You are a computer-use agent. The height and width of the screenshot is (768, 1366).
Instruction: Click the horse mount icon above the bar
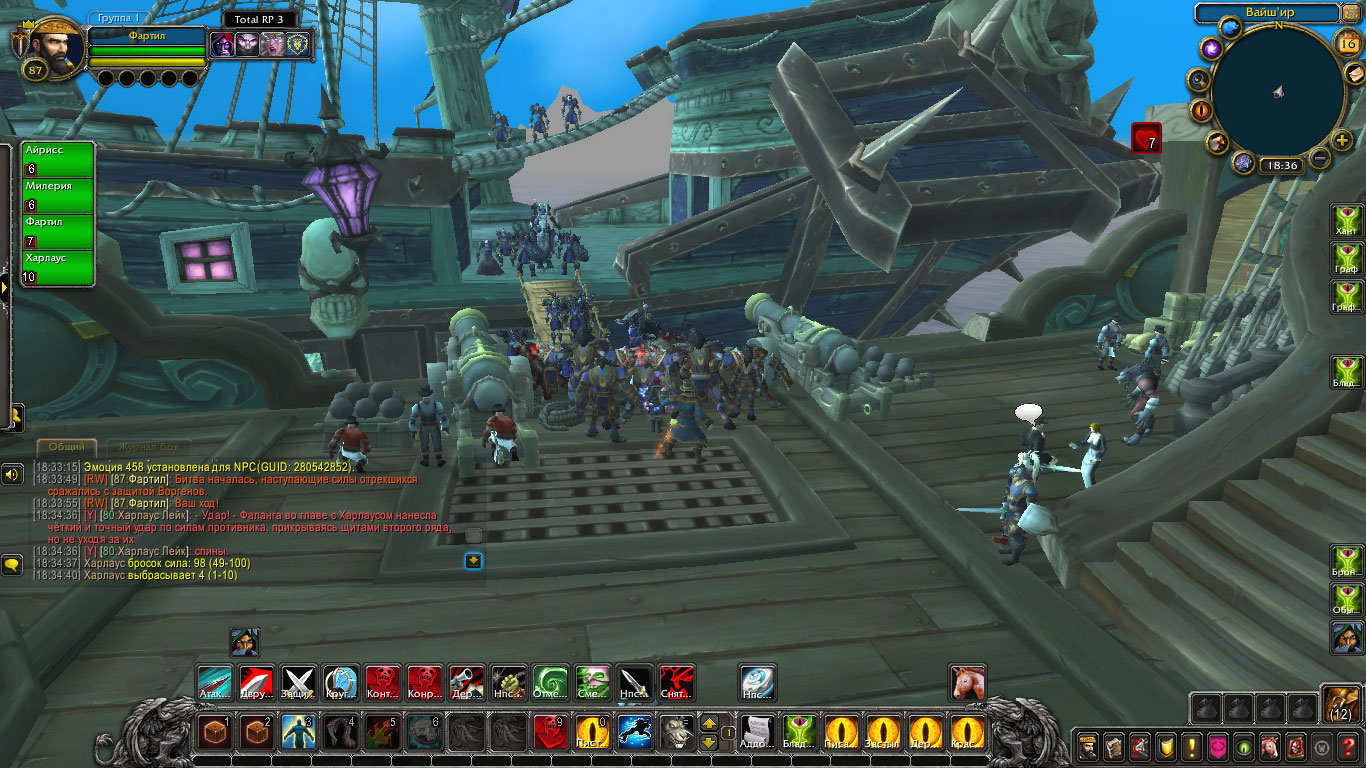click(x=967, y=683)
